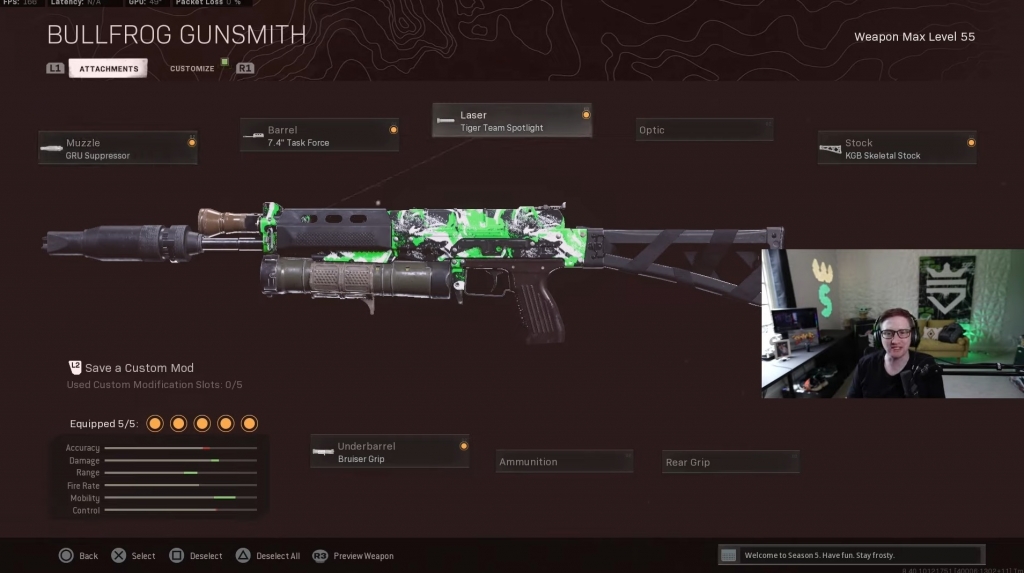
Task: Open the Stock KGB Skeletal Stock slot
Action: 897,149
